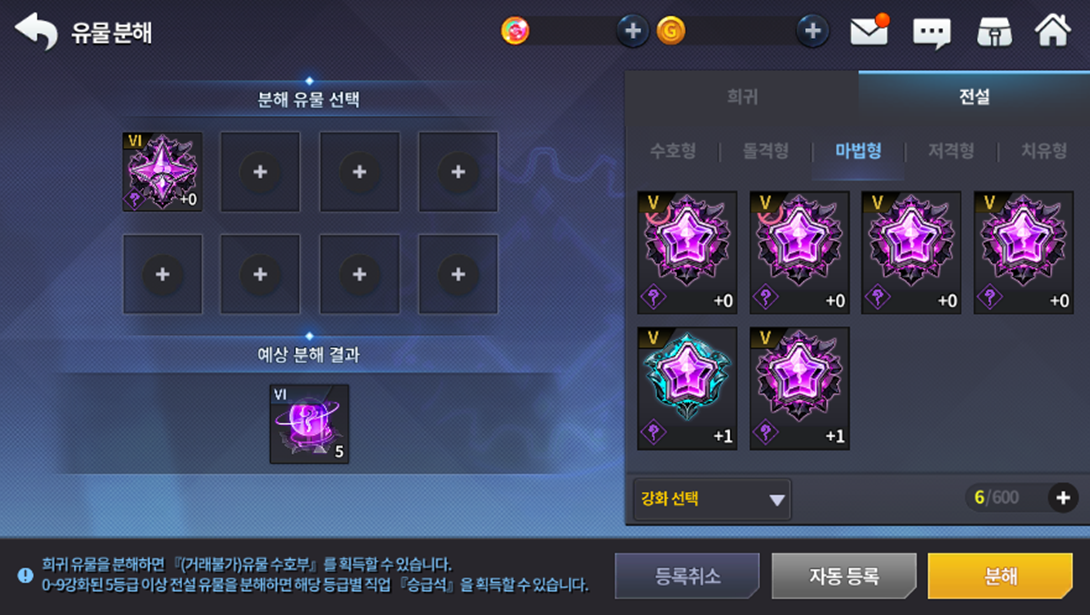Go back using the return arrow
This screenshot has width=1090, height=615.
[x=36, y=31]
